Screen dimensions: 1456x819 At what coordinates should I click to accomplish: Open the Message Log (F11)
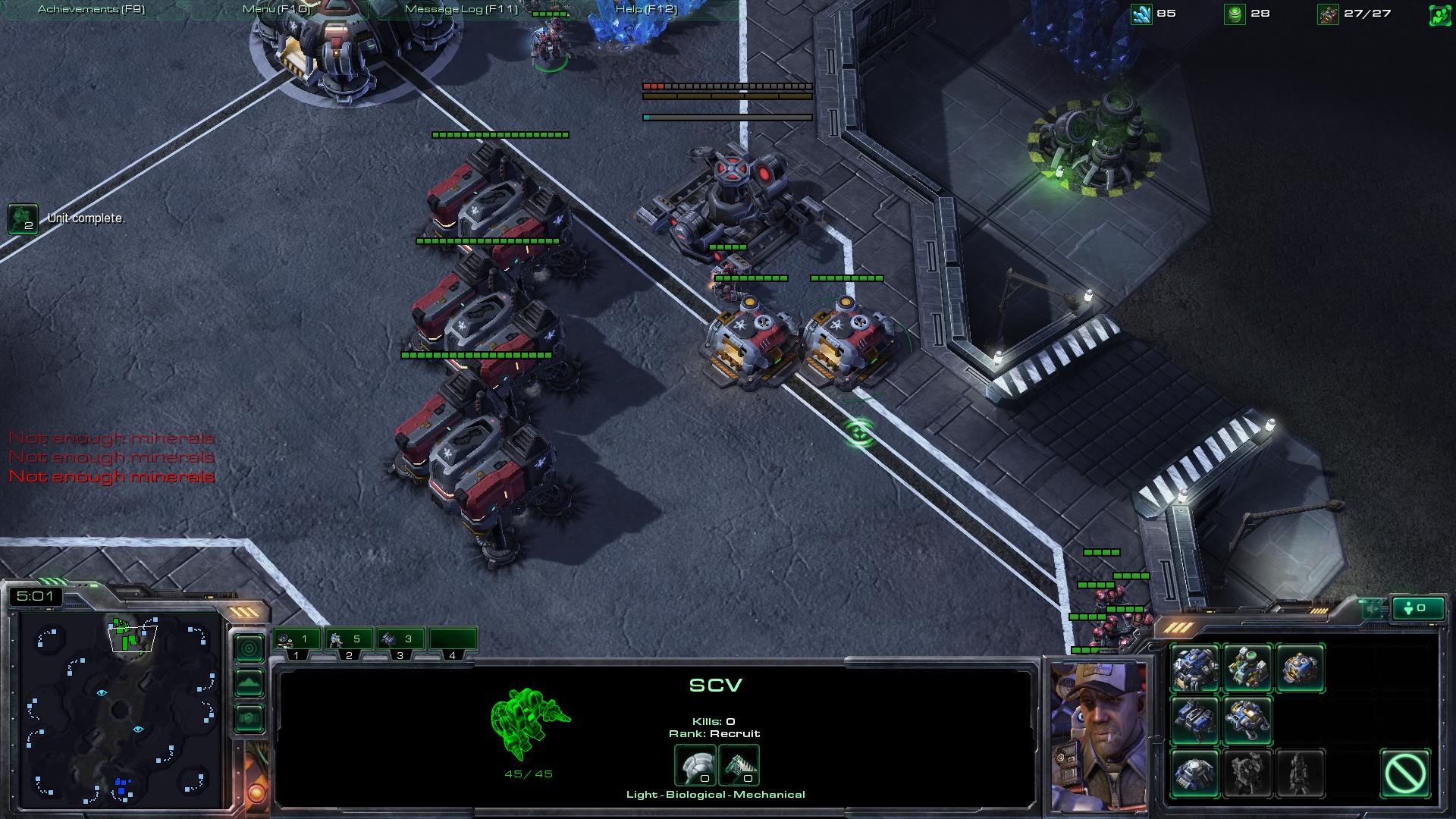pos(461,9)
